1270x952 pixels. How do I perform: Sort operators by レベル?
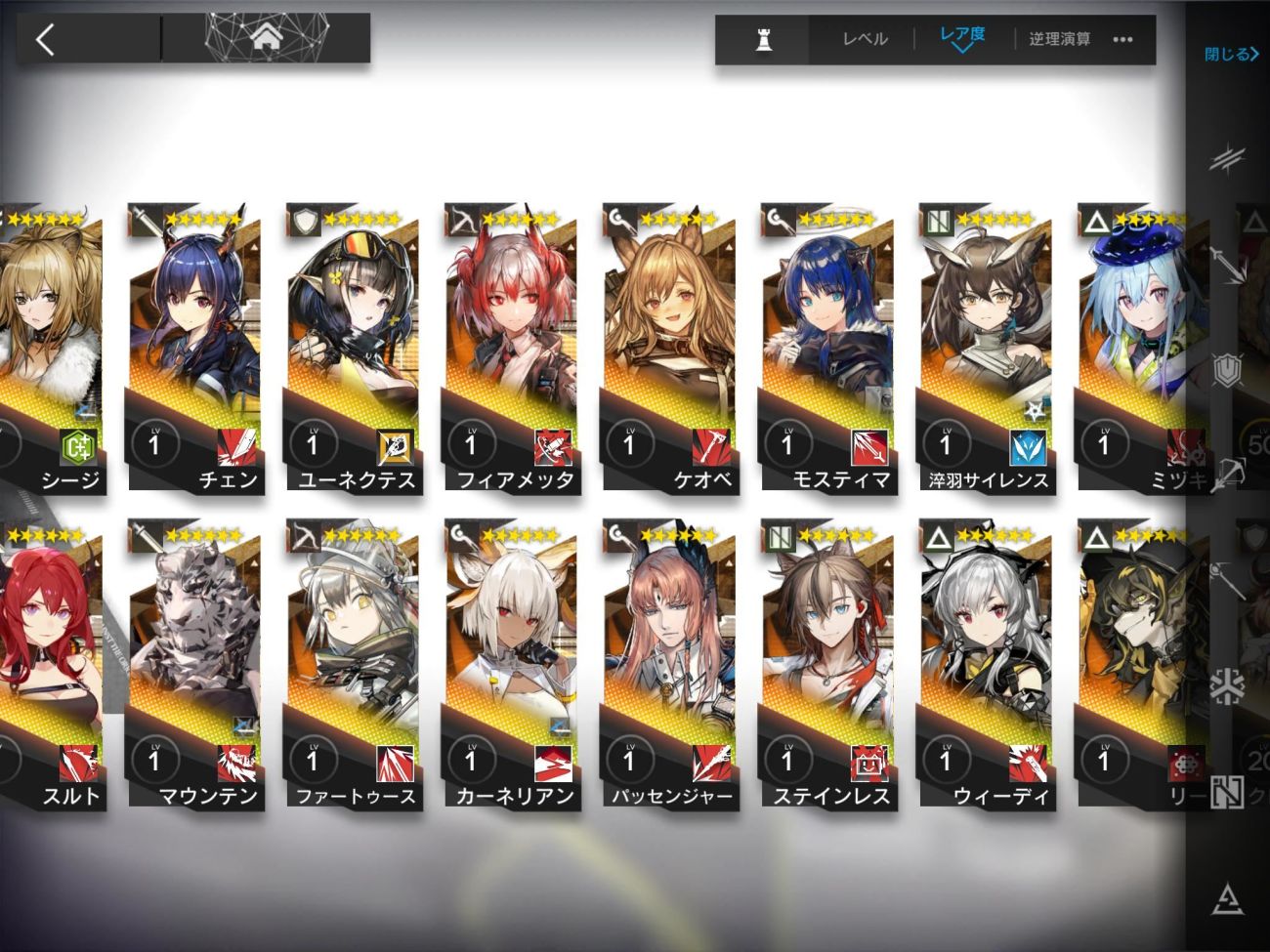point(865,39)
